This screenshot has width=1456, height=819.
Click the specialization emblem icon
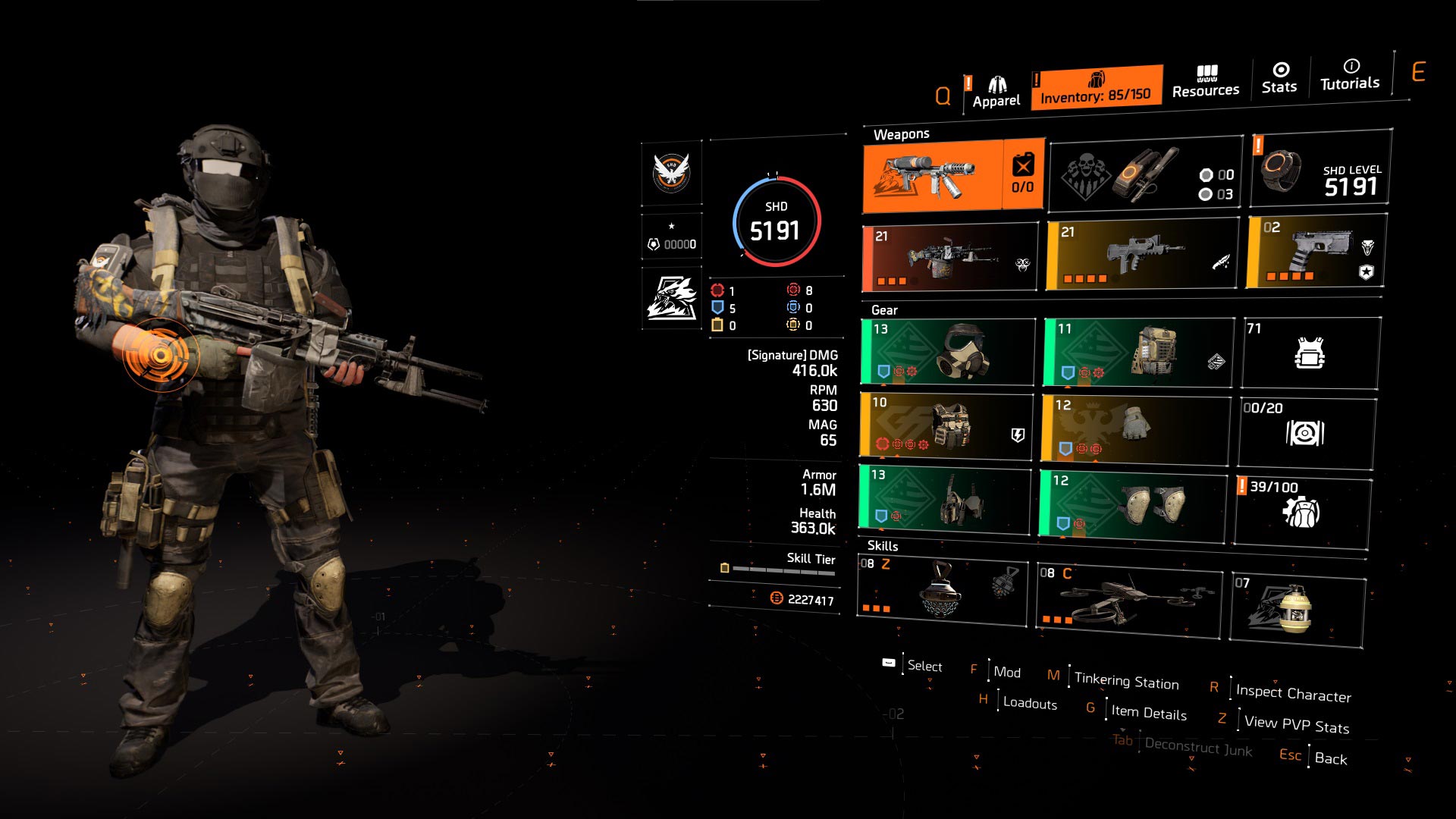672,297
